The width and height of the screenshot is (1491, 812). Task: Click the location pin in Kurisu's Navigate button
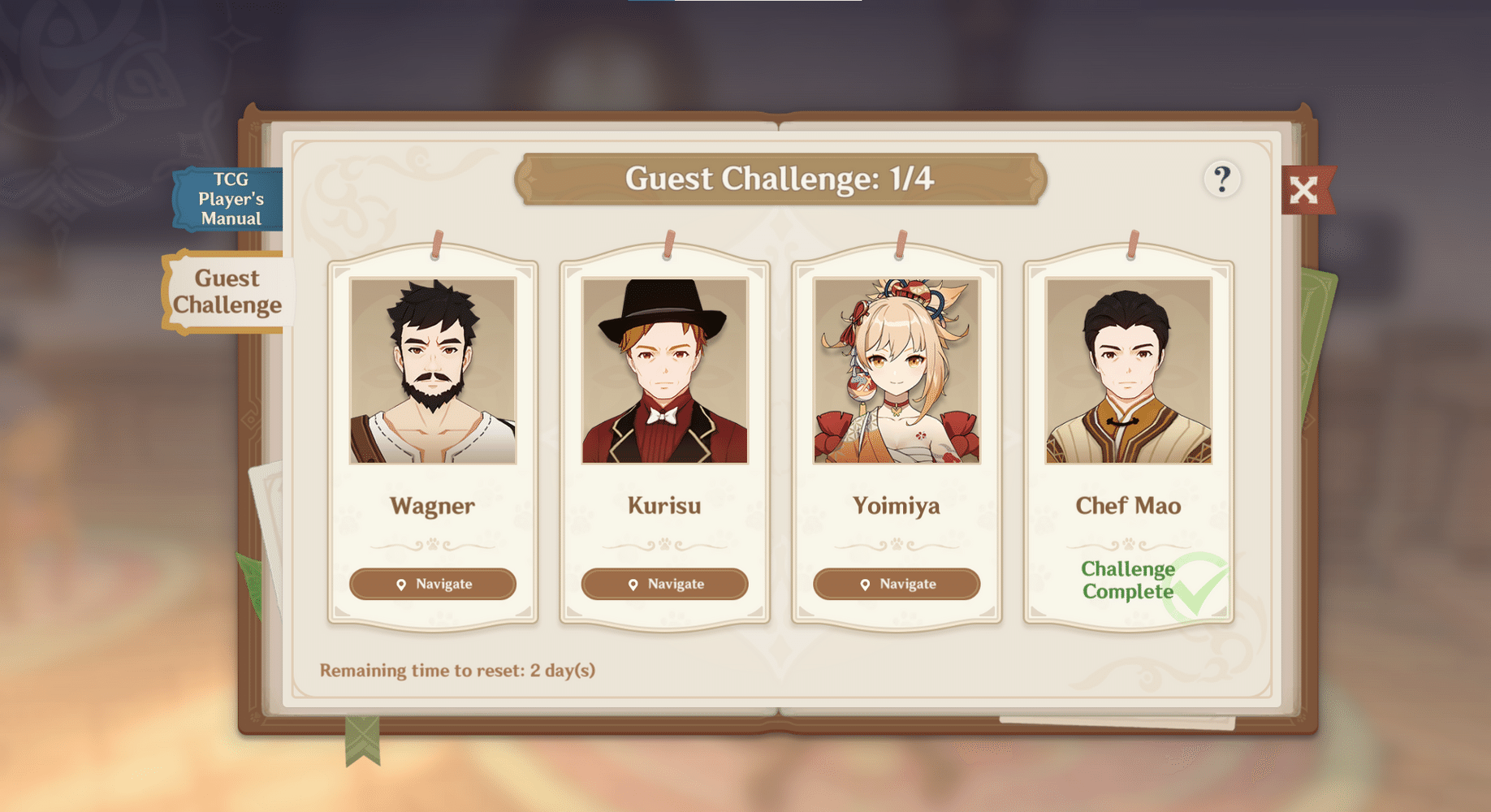coord(633,584)
